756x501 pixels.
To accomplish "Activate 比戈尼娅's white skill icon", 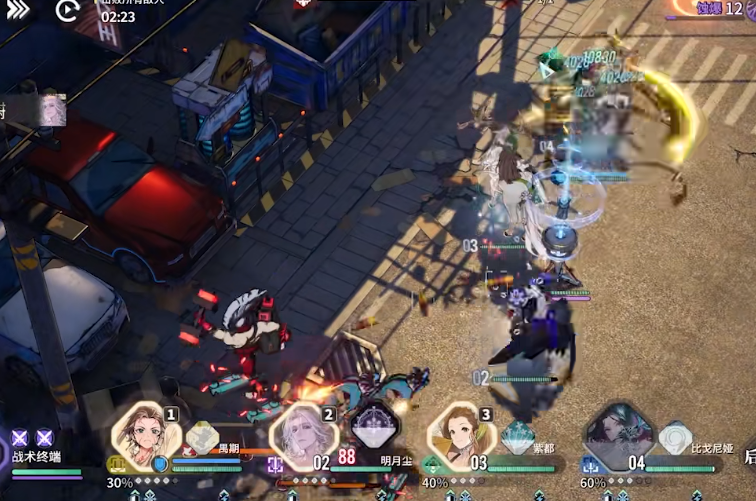I will click(x=675, y=437).
